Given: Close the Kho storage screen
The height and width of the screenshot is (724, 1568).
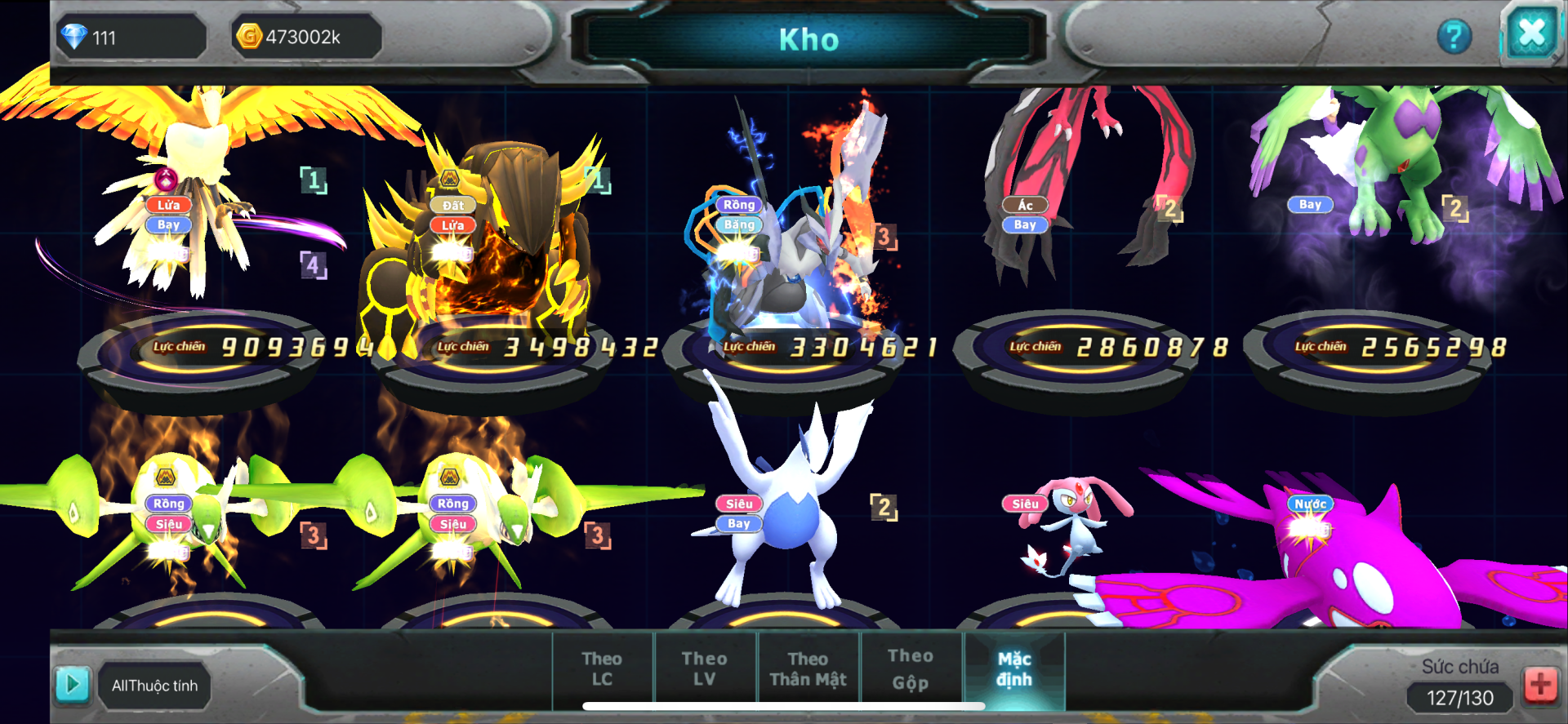Looking at the screenshot, I should click(x=1531, y=34).
